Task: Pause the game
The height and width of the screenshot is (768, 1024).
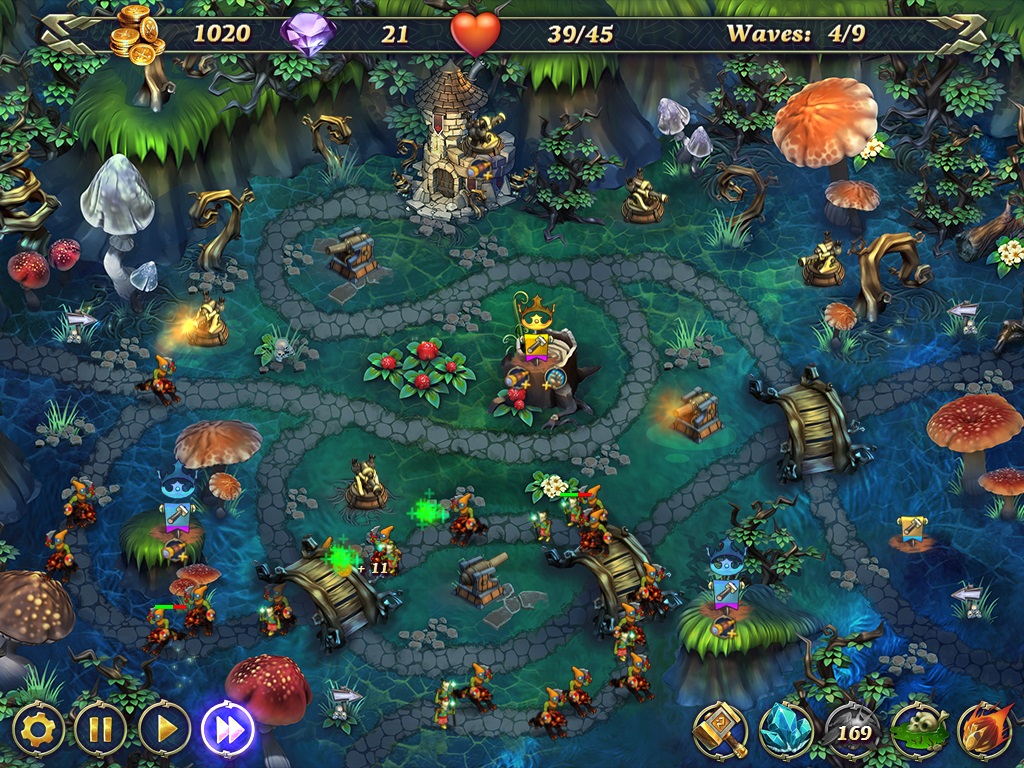Action: tap(101, 729)
